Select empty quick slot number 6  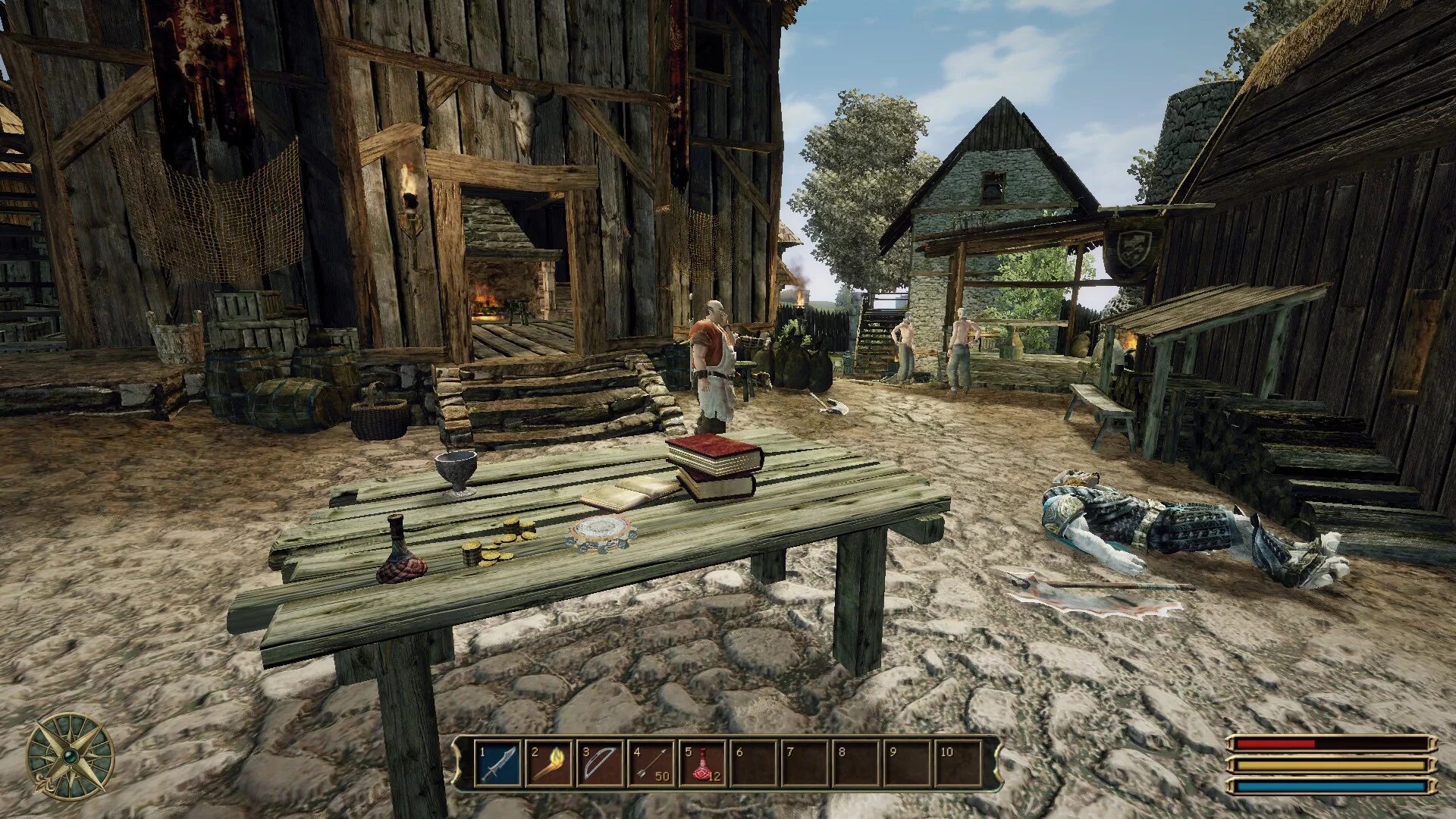754,764
